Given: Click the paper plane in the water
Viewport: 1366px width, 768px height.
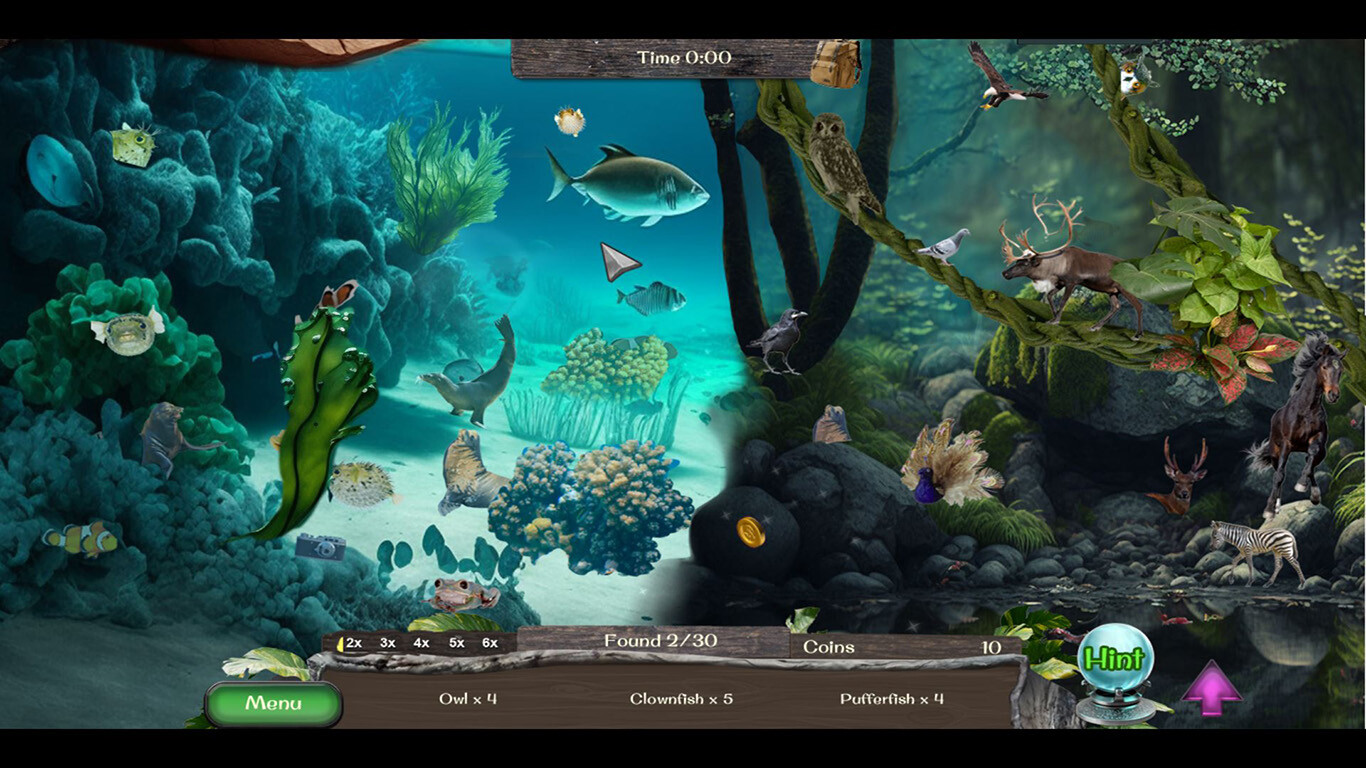Looking at the screenshot, I should coord(620,263).
